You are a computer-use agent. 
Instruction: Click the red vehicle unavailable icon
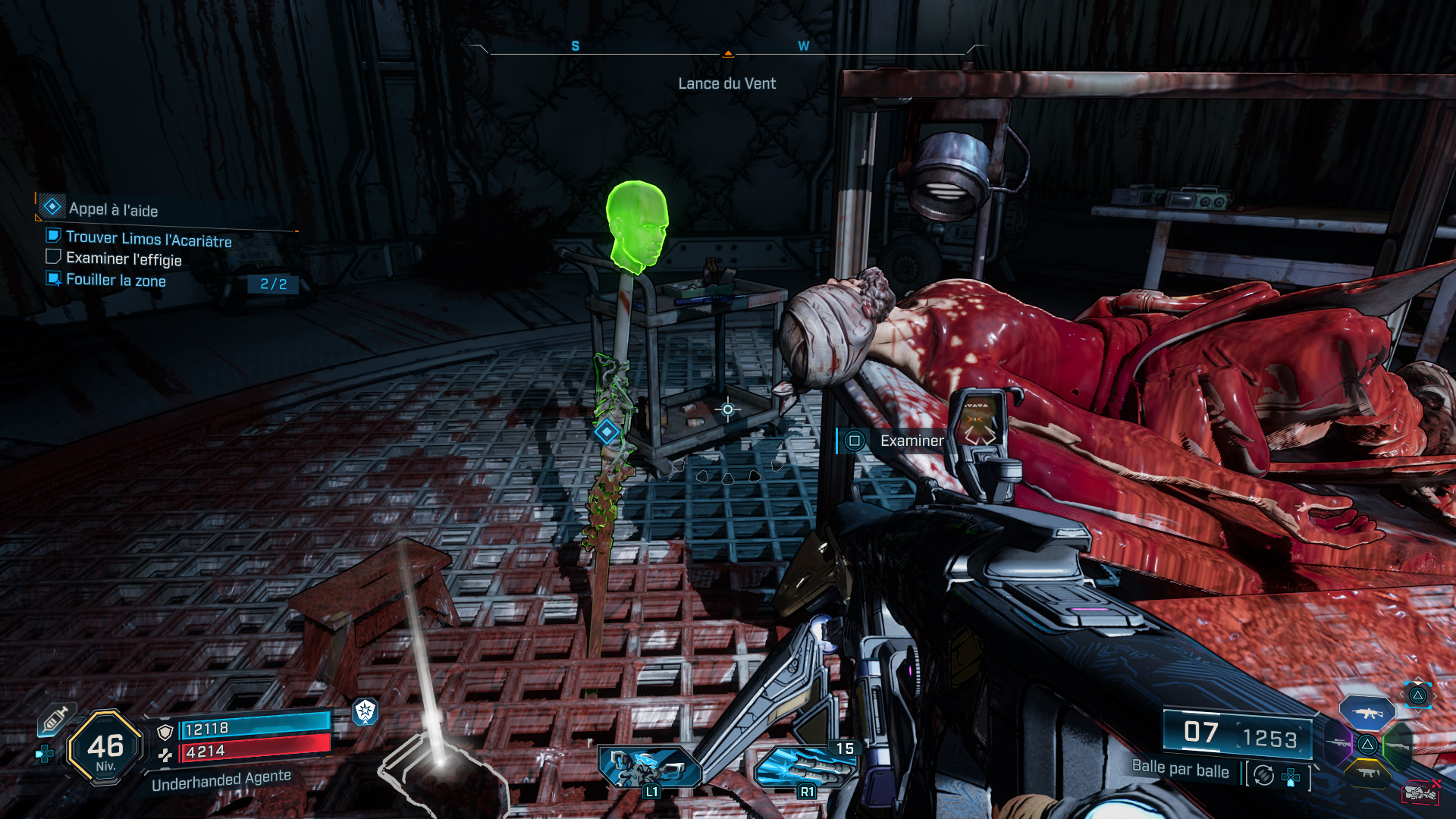(1420, 792)
